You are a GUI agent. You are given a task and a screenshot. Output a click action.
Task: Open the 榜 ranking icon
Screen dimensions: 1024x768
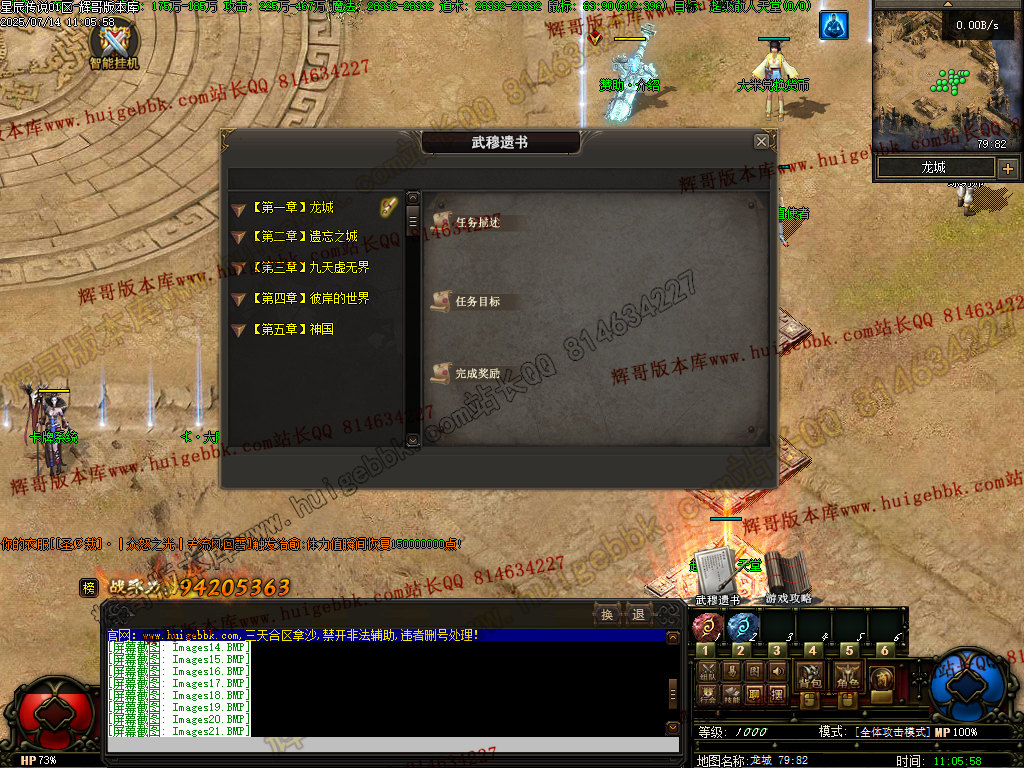coord(89,588)
